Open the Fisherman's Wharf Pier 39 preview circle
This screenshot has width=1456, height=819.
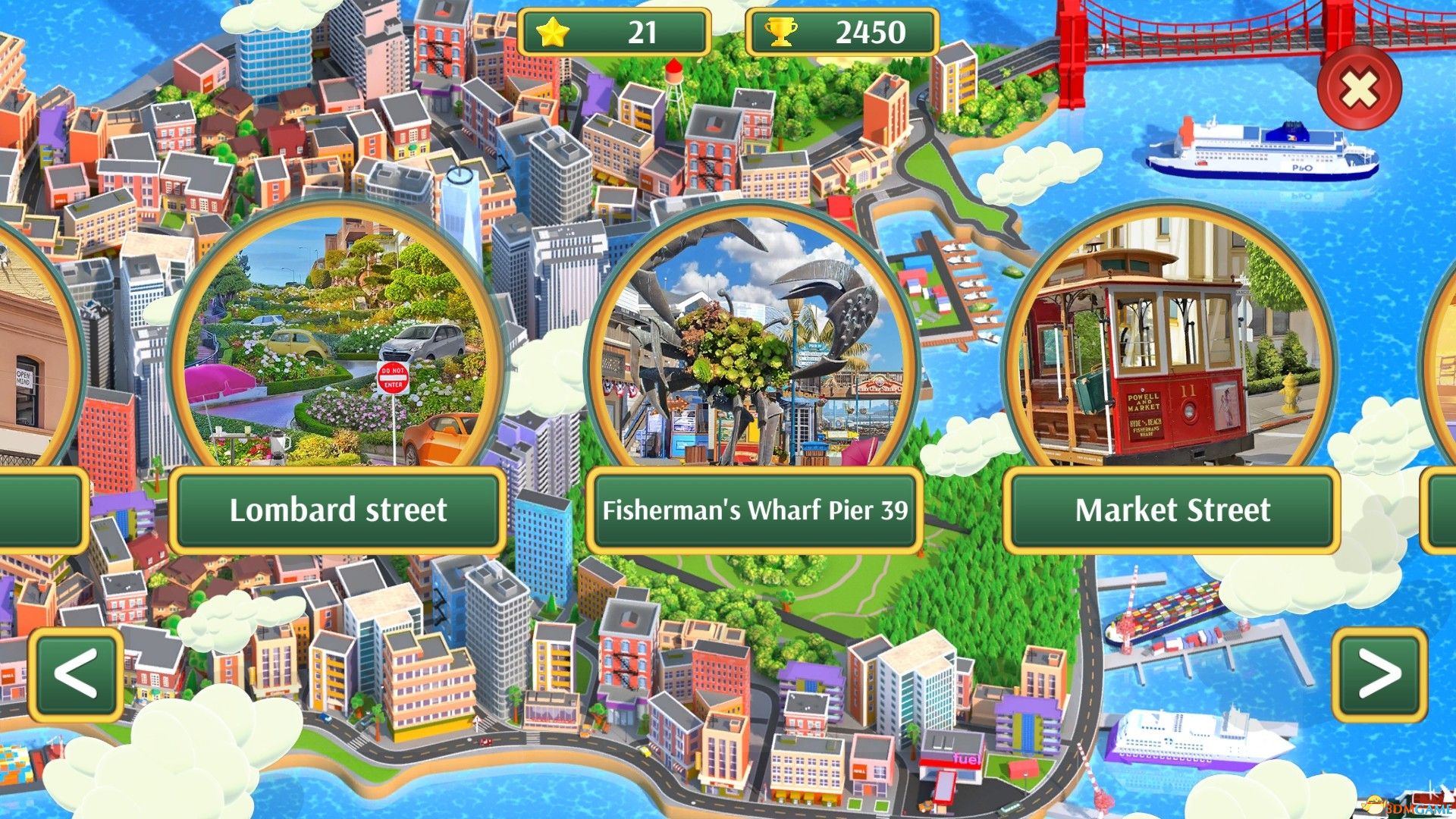pyautogui.click(x=756, y=341)
